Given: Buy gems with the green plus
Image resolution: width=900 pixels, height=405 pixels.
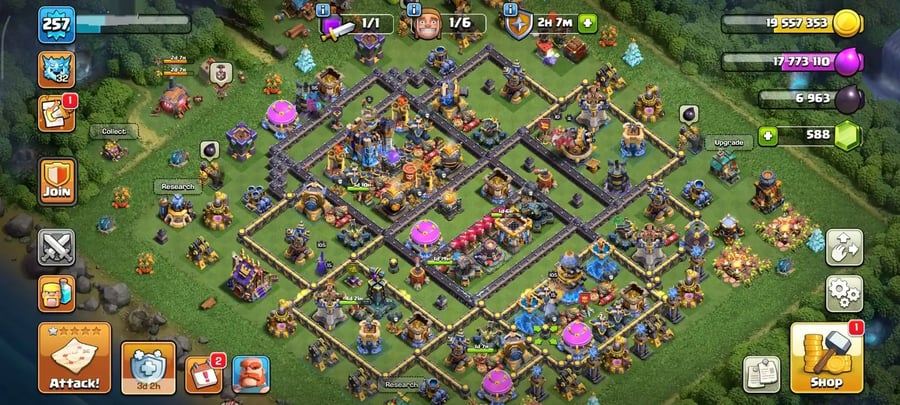Looking at the screenshot, I should [768, 136].
